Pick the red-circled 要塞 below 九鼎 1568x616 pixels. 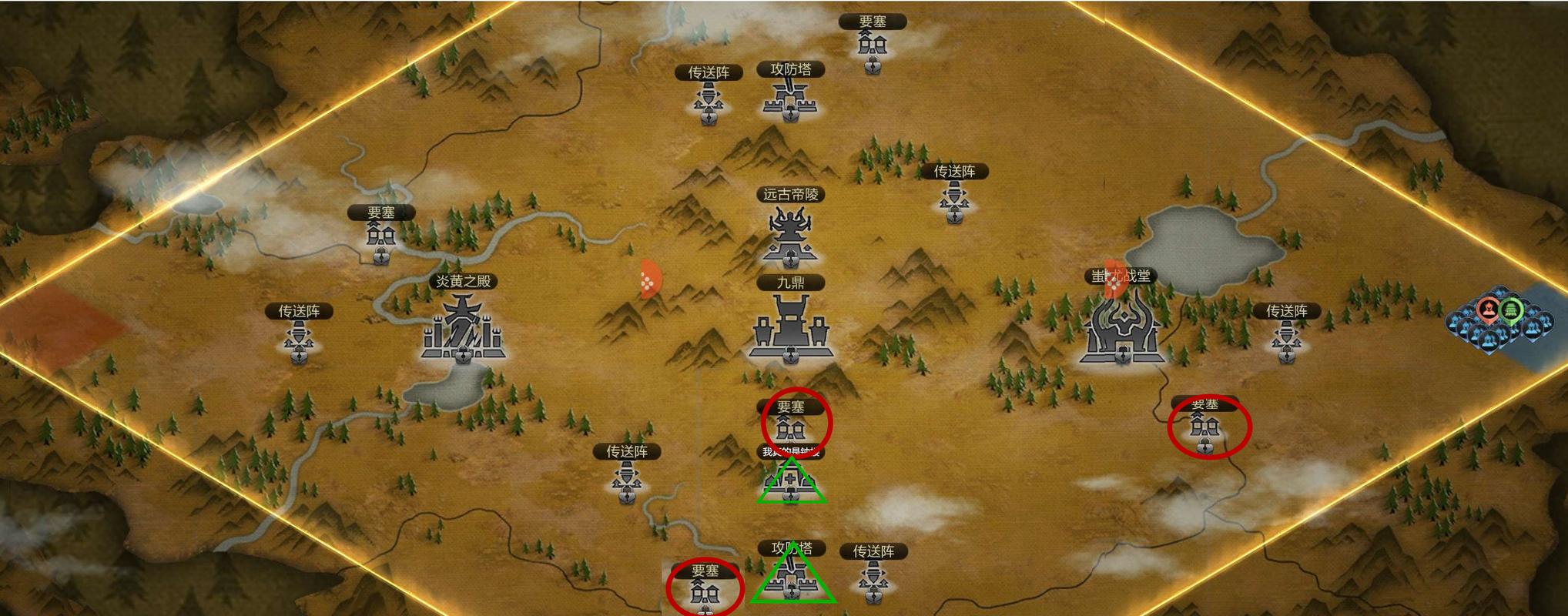[x=792, y=426]
